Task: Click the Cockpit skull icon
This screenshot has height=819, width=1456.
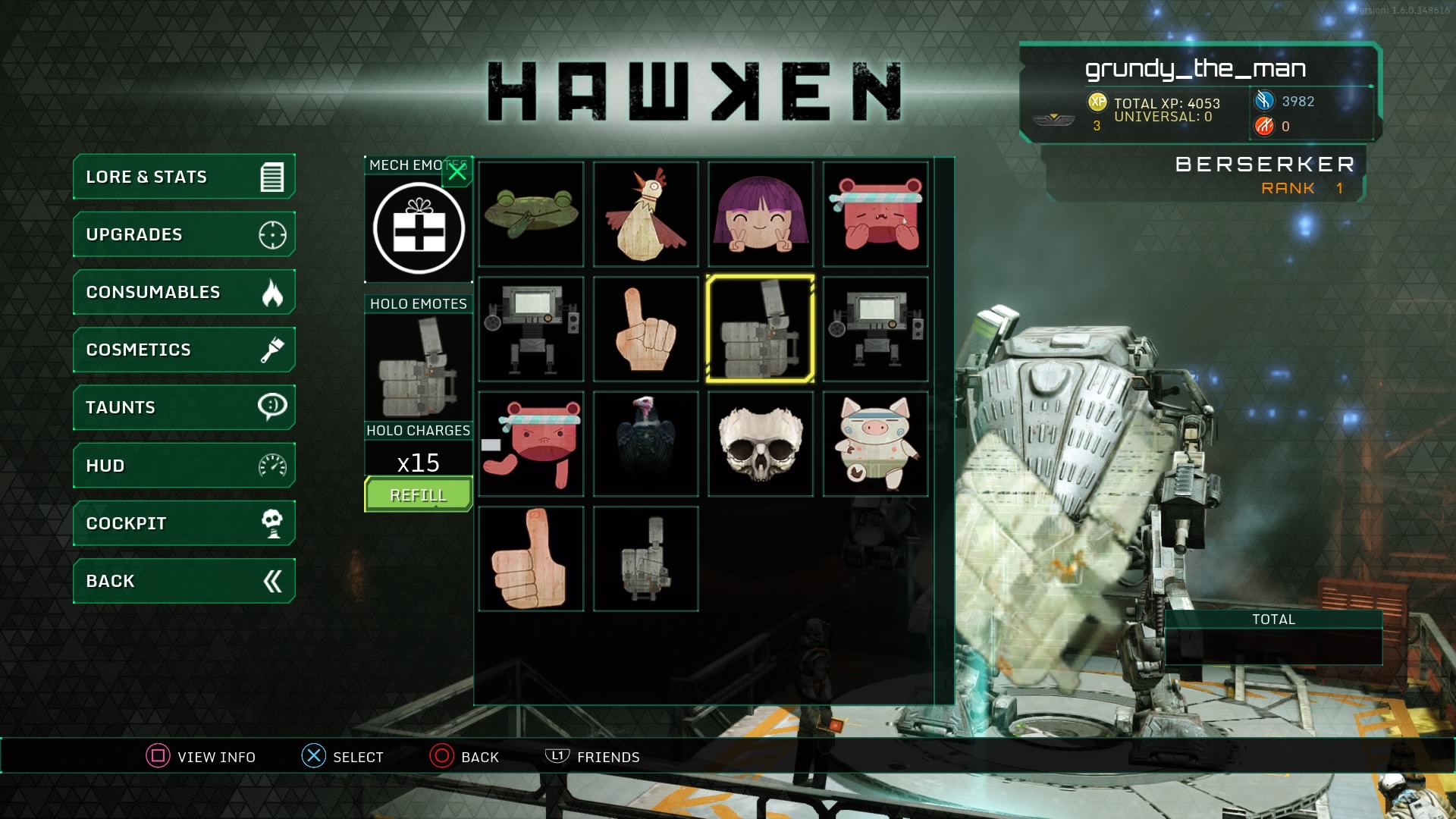Action: (271, 522)
